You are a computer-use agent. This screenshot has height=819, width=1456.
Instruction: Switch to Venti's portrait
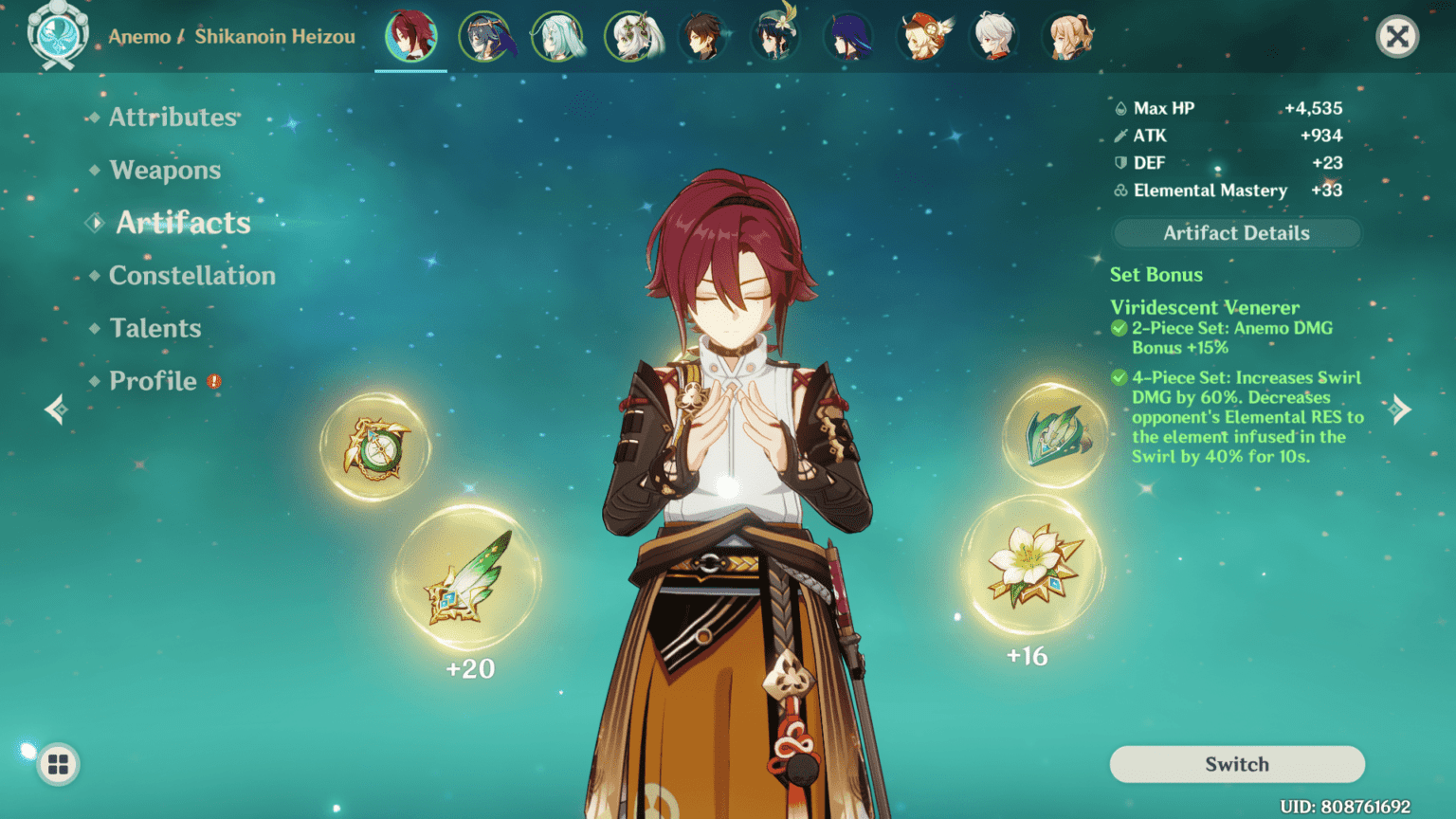pos(775,37)
